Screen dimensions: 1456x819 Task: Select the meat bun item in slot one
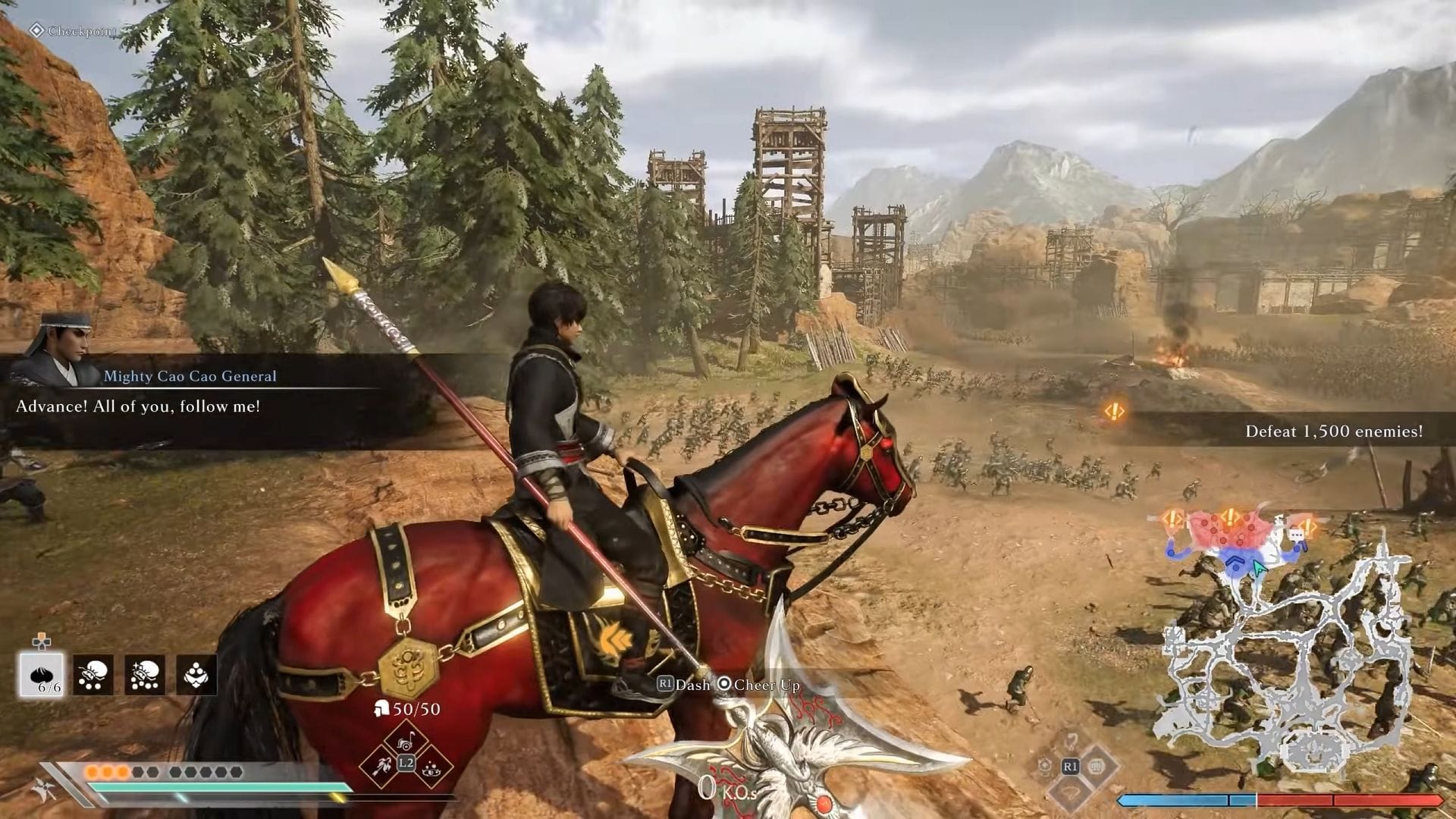point(41,673)
